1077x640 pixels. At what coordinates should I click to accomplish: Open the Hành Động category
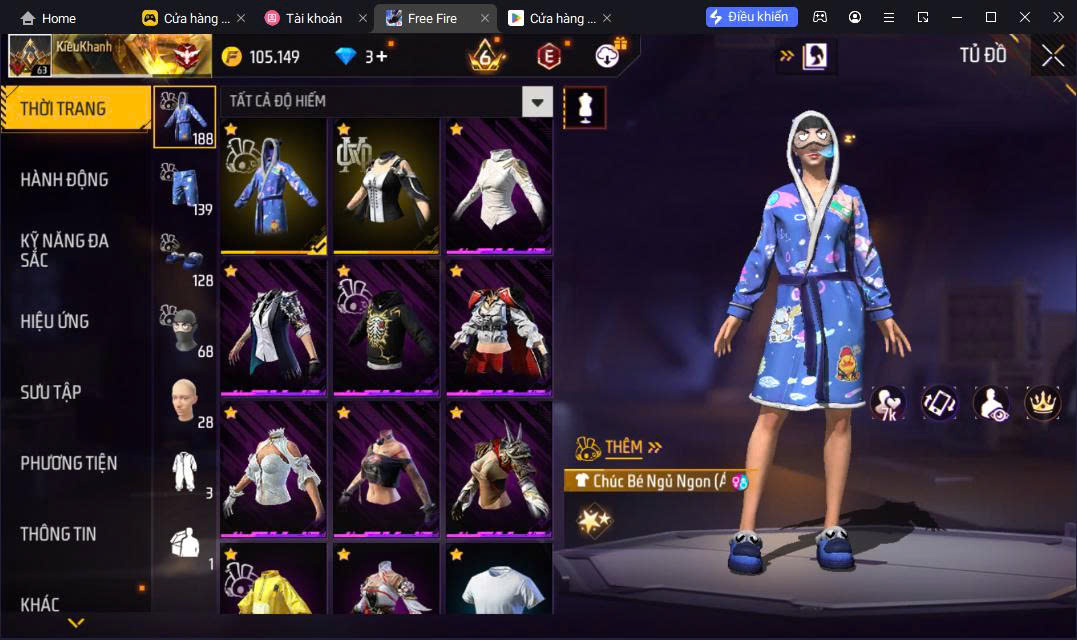pos(64,180)
